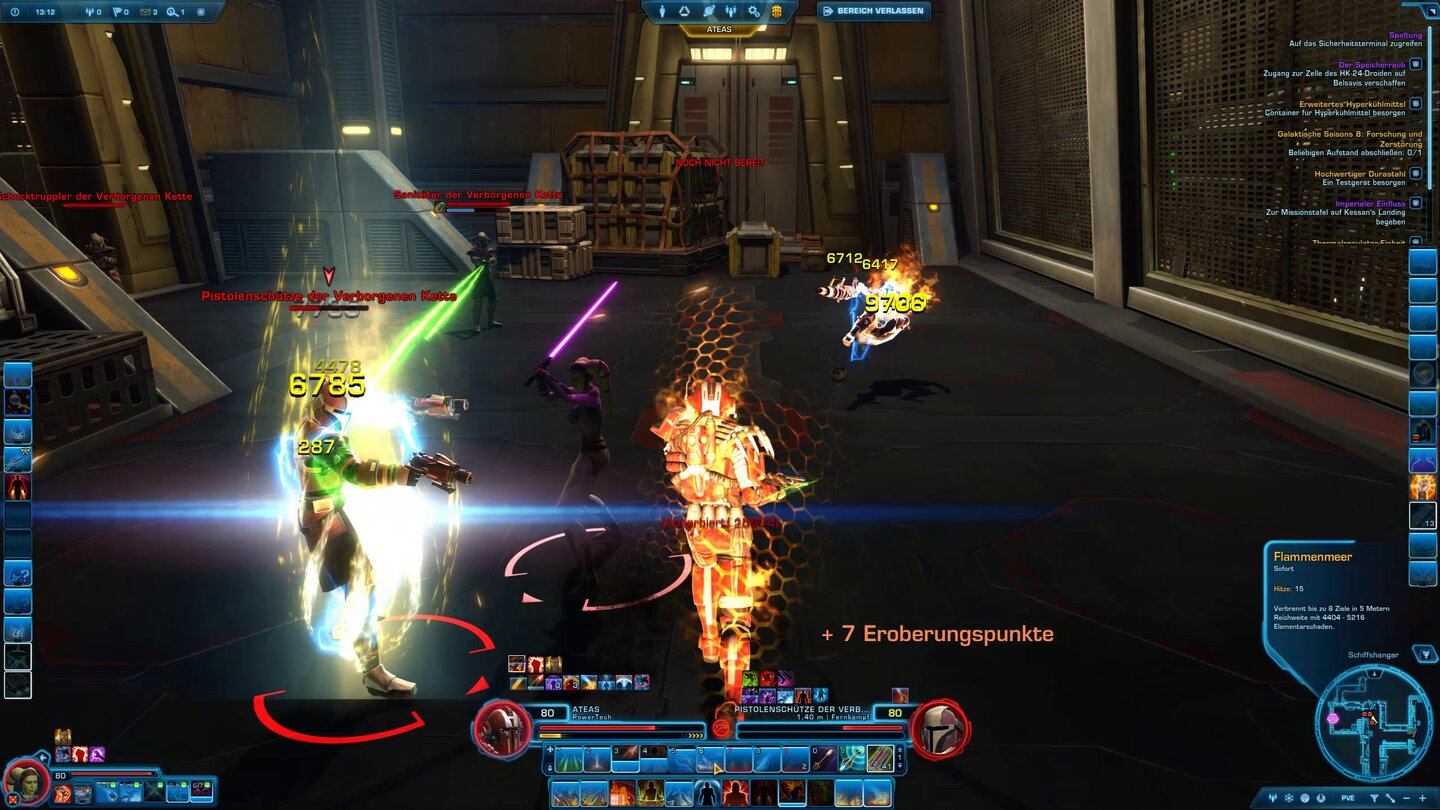This screenshot has width=1440, height=810.
Task: Collapse the Der Speicherraub quest entry
Action: pyautogui.click(x=1415, y=65)
